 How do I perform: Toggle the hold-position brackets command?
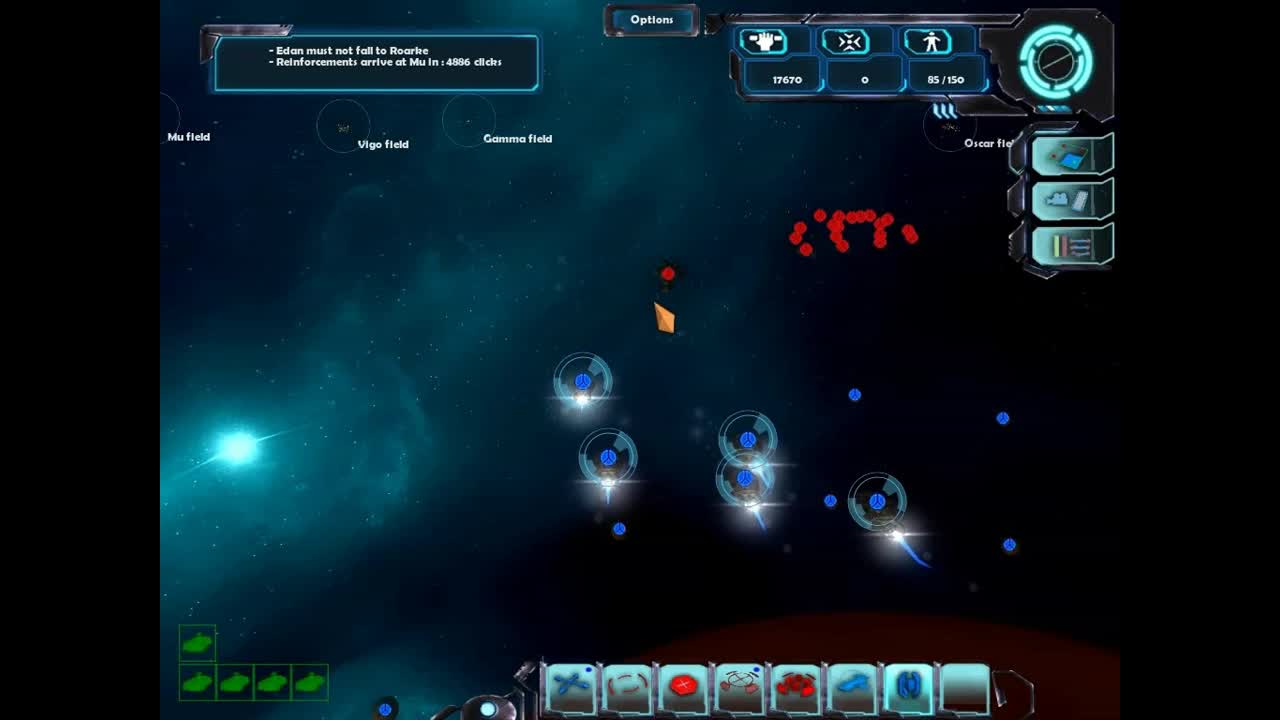[x=627, y=685]
